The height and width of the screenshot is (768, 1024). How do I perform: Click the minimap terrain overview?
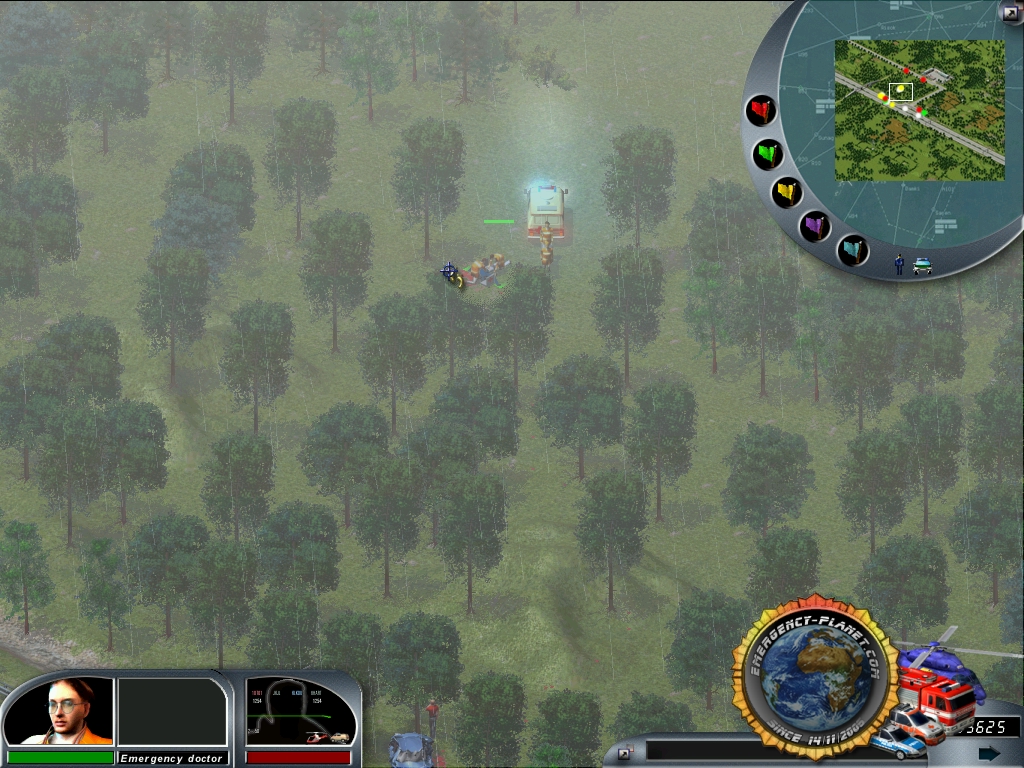click(x=919, y=110)
